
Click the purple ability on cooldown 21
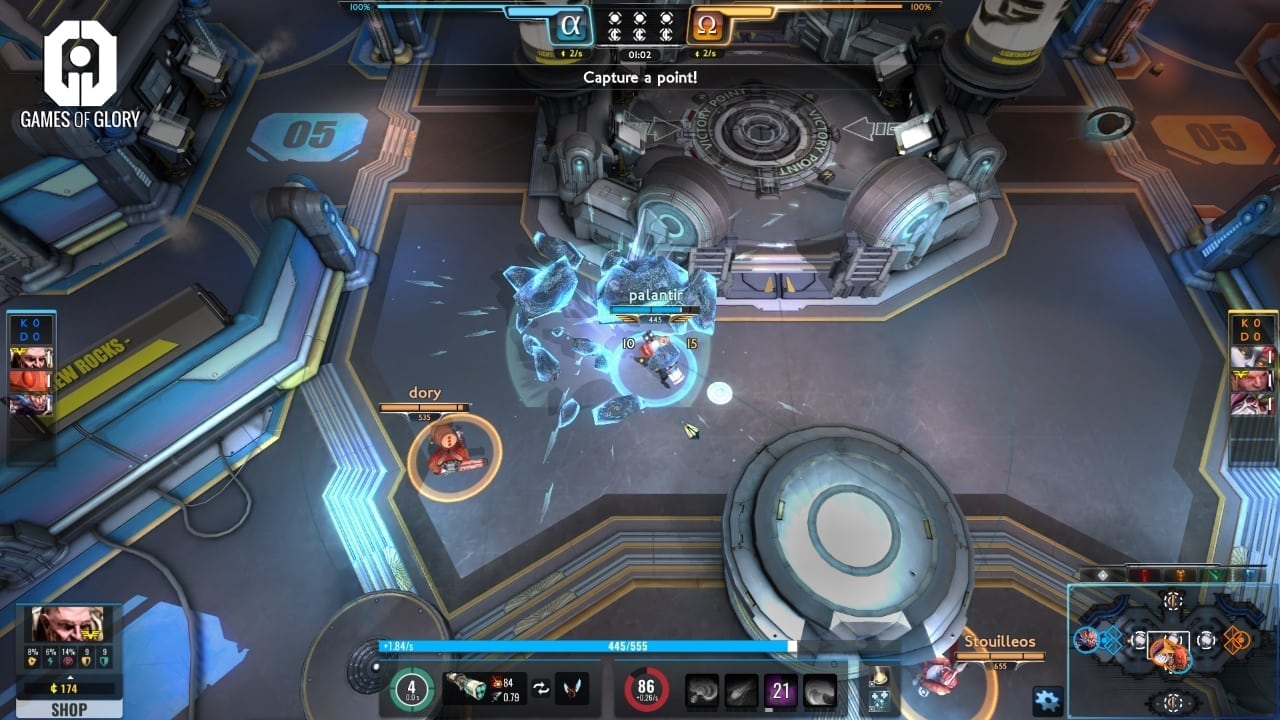coord(781,690)
